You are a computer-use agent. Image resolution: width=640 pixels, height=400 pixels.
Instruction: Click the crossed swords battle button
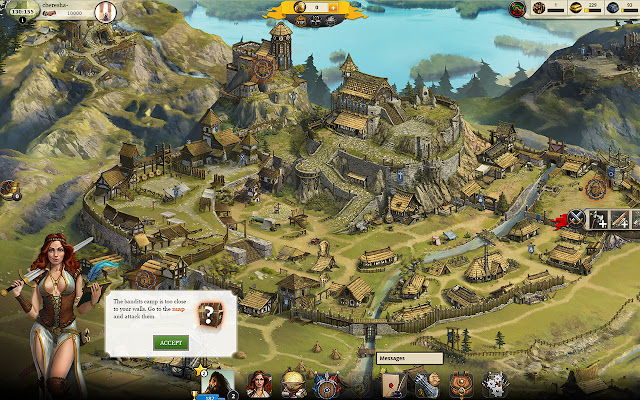(x=576, y=219)
